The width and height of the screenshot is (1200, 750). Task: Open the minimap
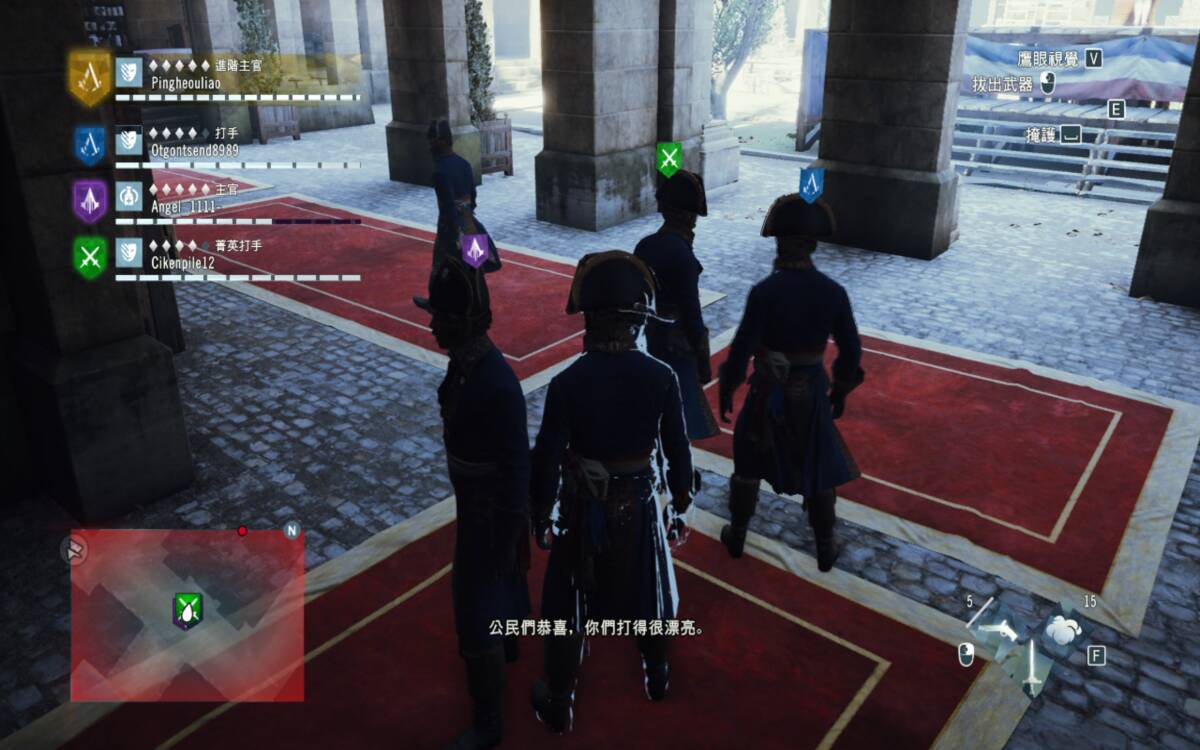click(x=187, y=613)
